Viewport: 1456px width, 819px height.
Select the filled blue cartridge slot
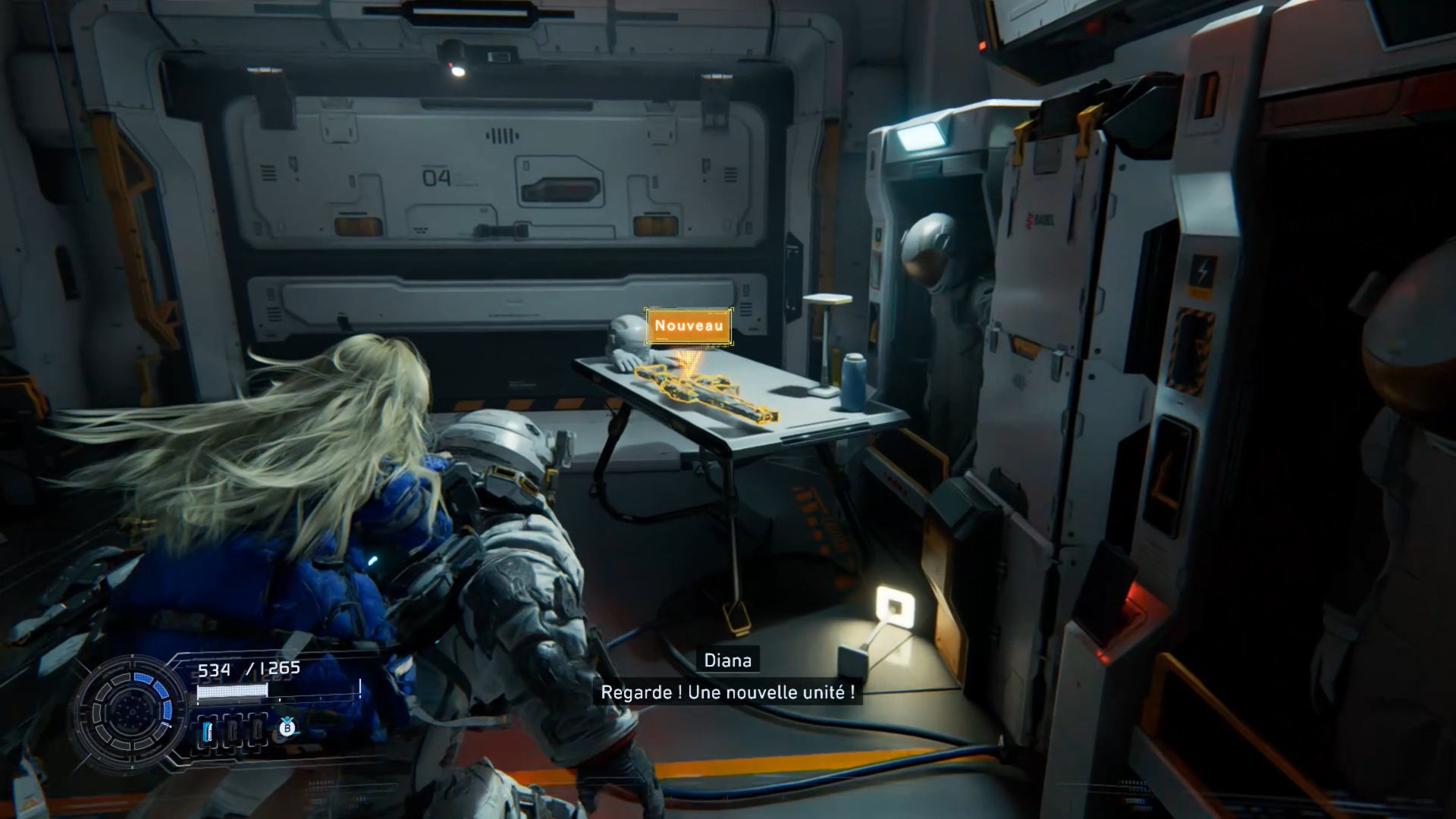[x=208, y=732]
